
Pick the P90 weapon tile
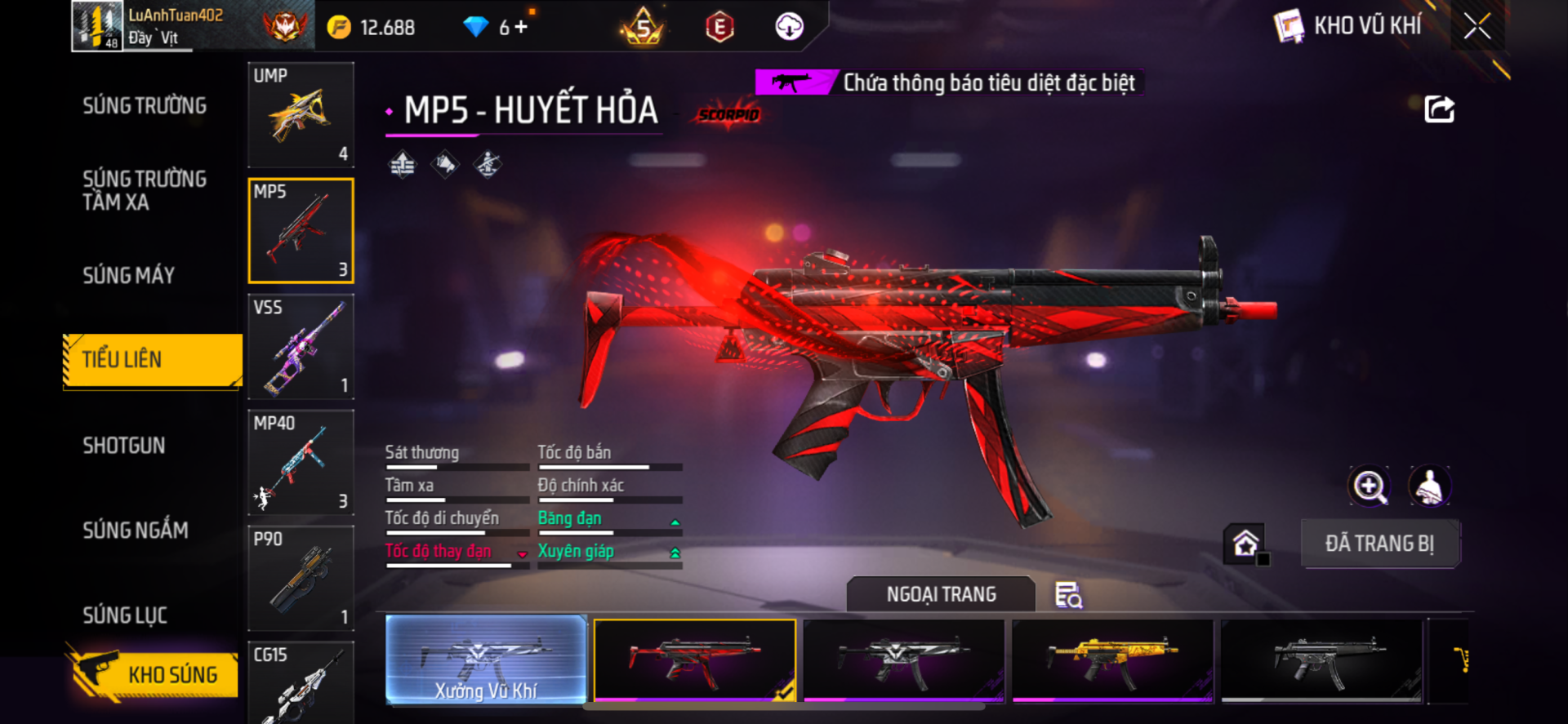tap(301, 579)
